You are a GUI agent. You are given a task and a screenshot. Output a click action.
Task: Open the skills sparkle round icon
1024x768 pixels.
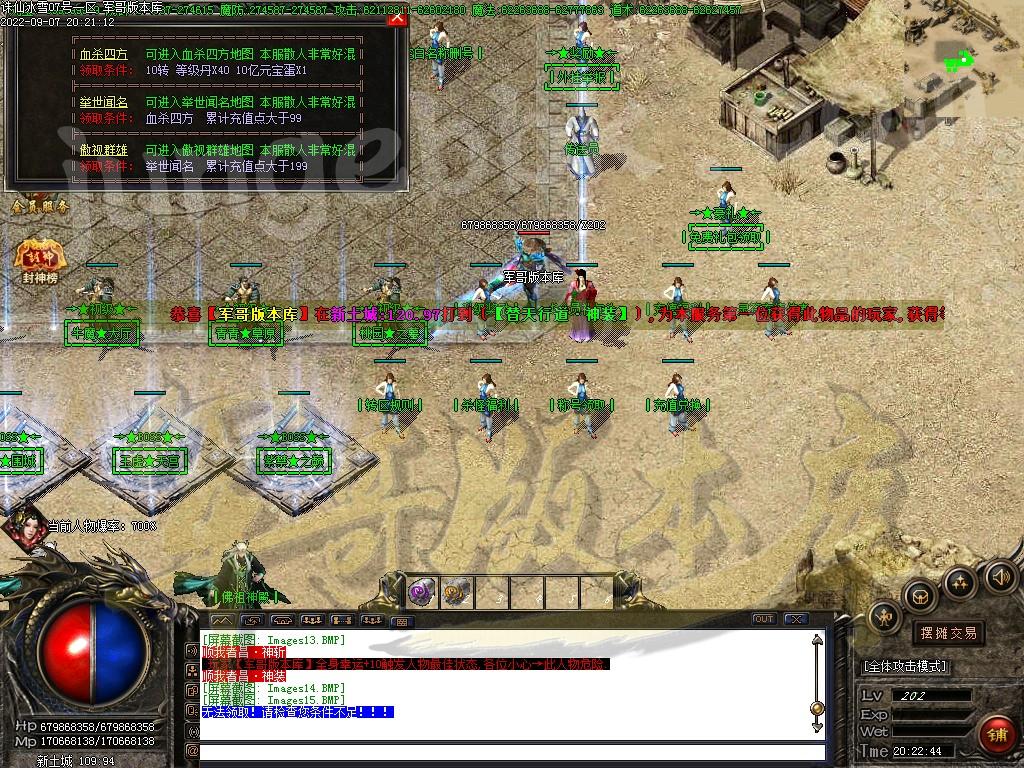959,582
